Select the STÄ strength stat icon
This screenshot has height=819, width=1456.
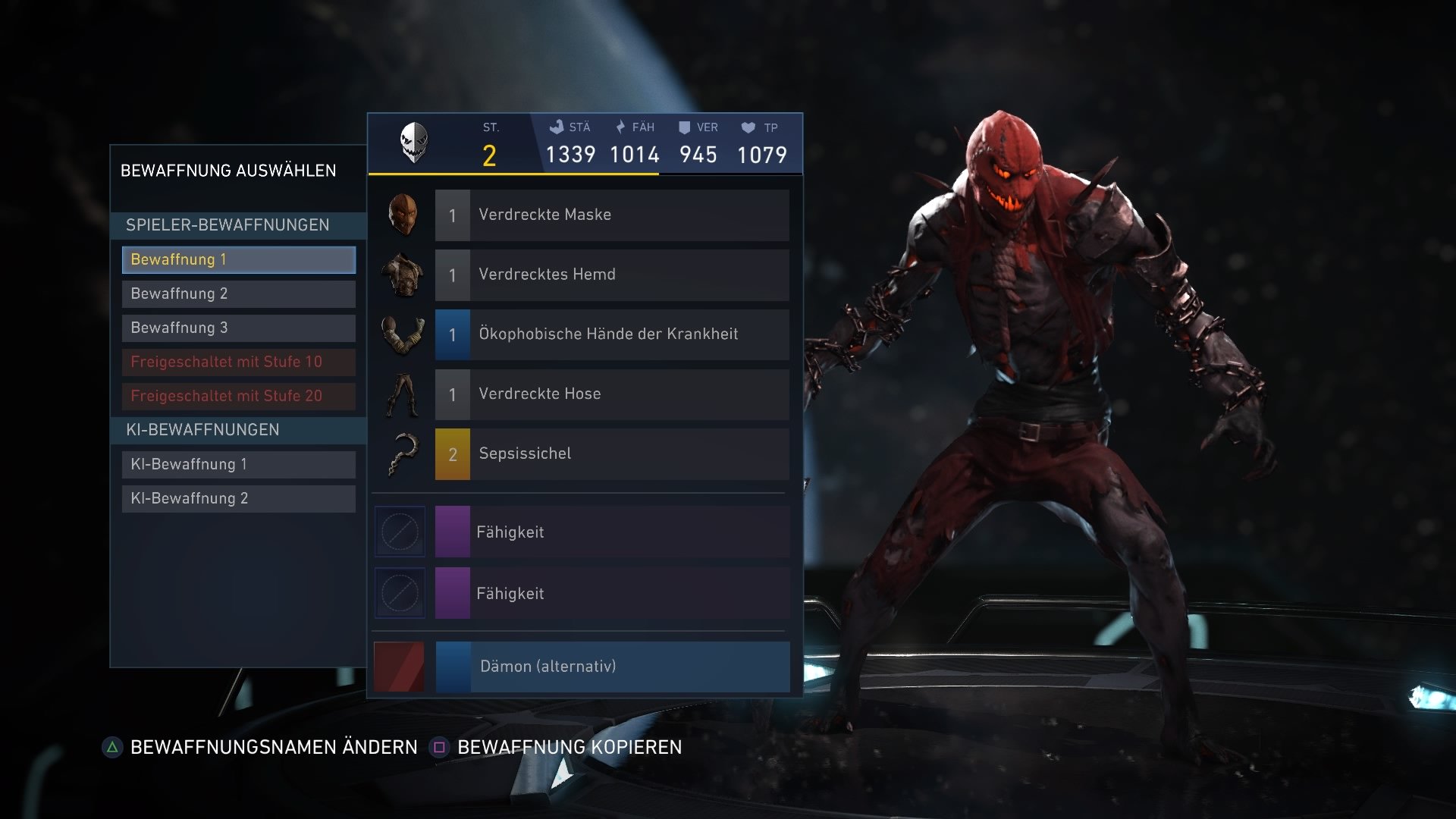point(556,127)
